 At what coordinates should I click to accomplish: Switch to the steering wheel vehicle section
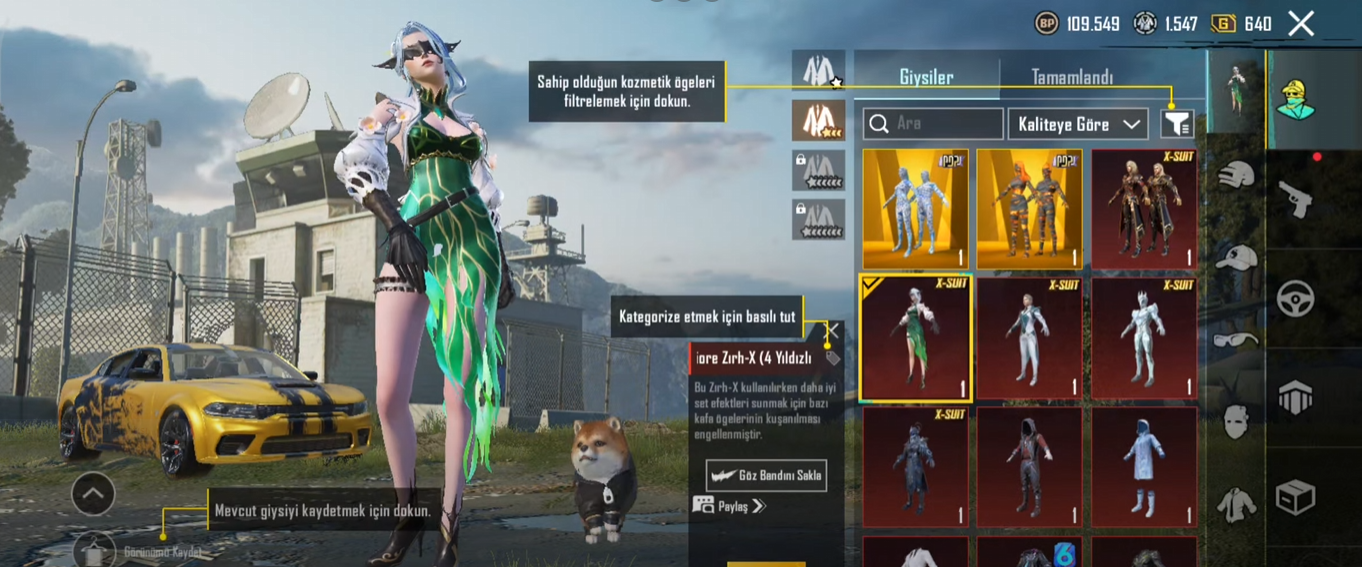pyautogui.click(x=1296, y=298)
